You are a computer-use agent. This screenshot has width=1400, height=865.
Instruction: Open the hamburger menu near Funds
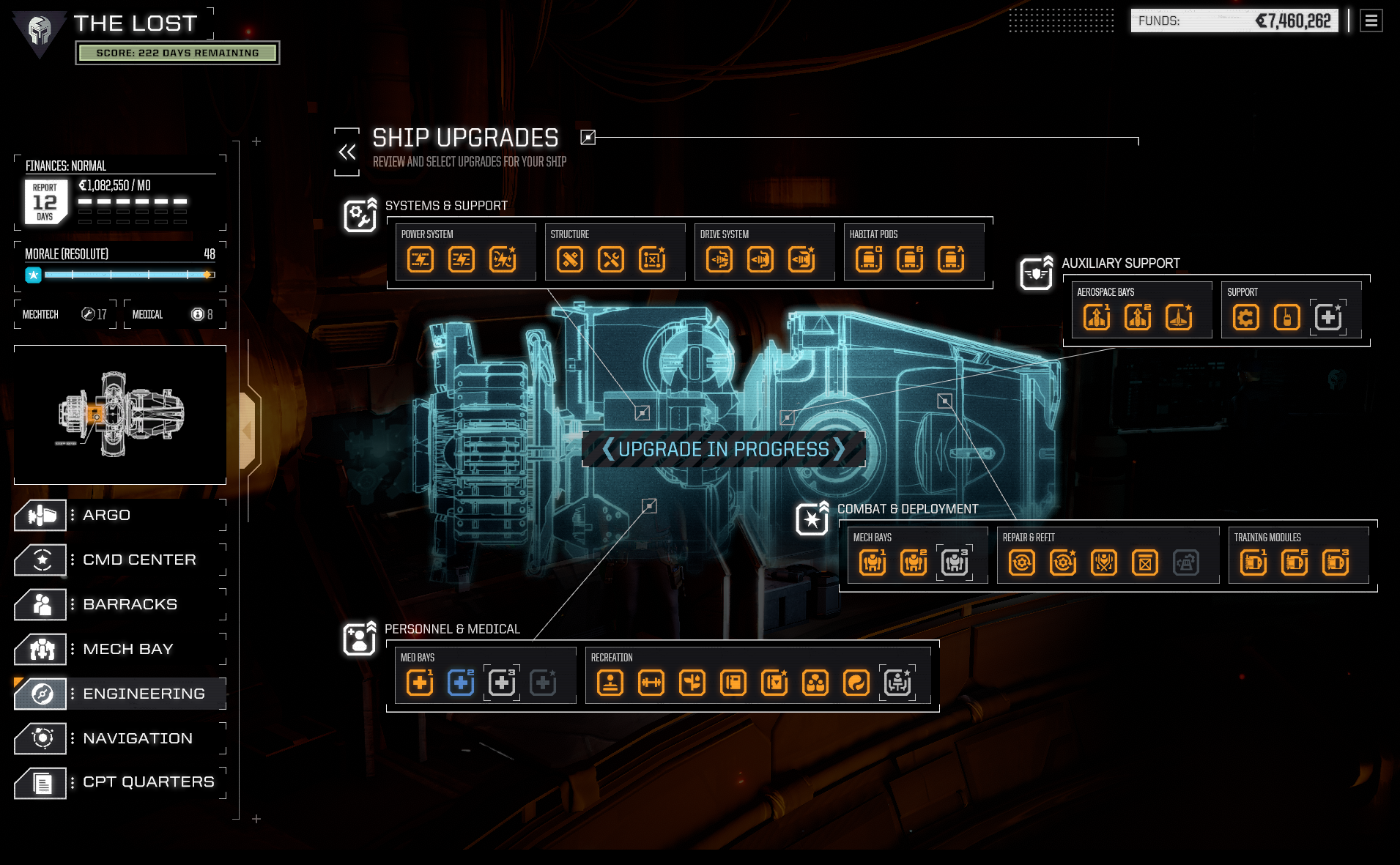(x=1370, y=21)
